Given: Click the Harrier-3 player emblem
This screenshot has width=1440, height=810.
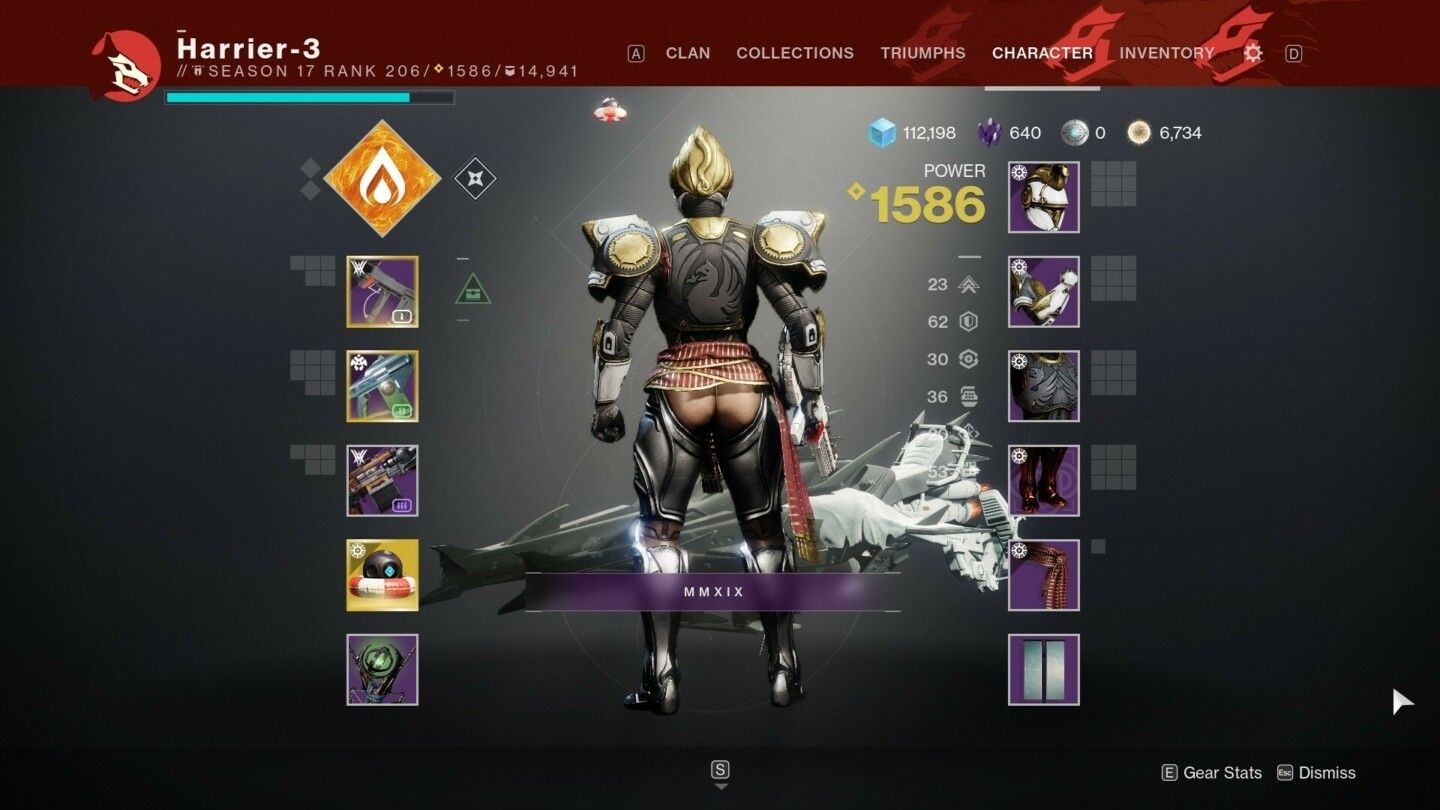Looking at the screenshot, I should 126,66.
